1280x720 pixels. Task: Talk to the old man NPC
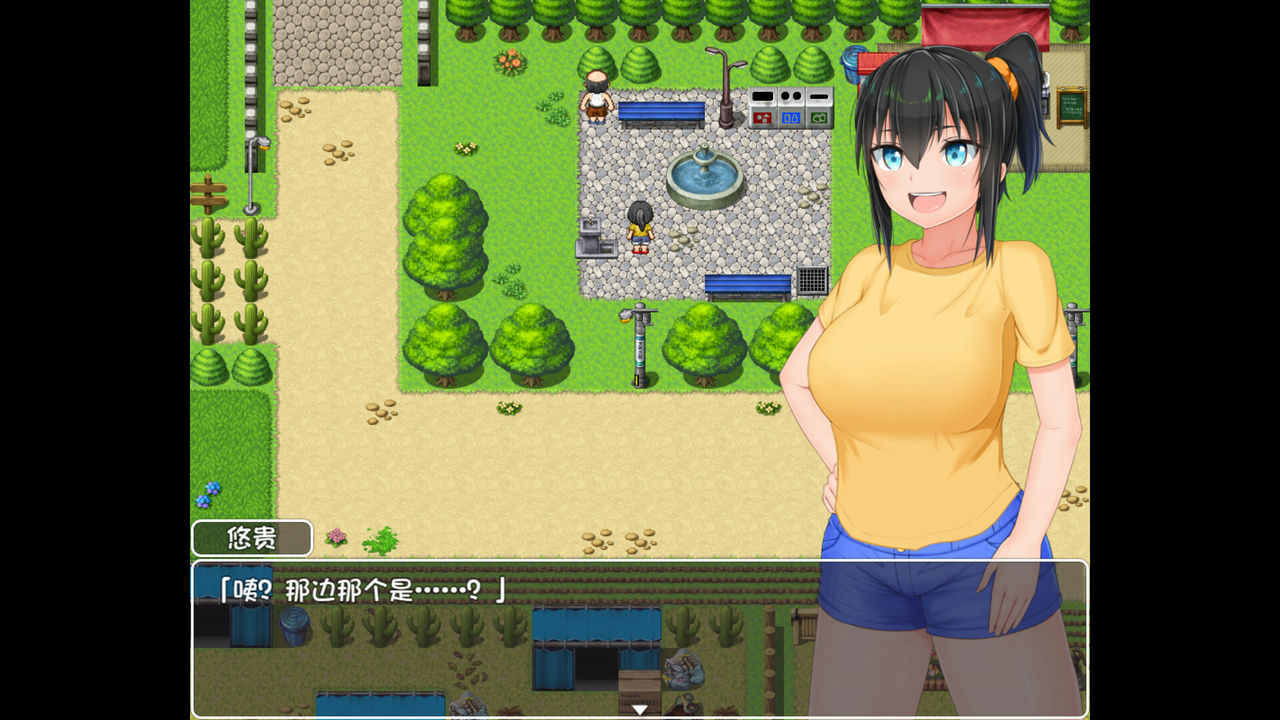597,95
